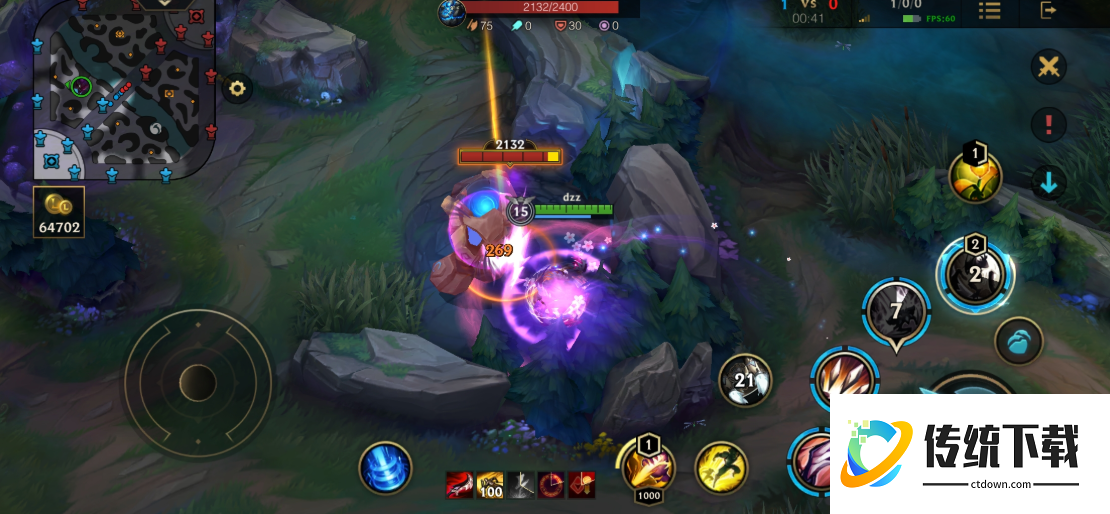1110x514 pixels.
Task: Tap the round blue gem button
Action: 1019,340
